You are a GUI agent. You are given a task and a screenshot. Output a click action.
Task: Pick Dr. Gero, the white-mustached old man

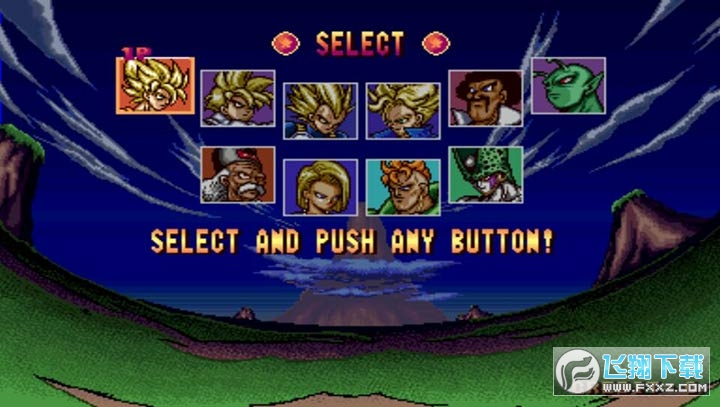(x=238, y=175)
